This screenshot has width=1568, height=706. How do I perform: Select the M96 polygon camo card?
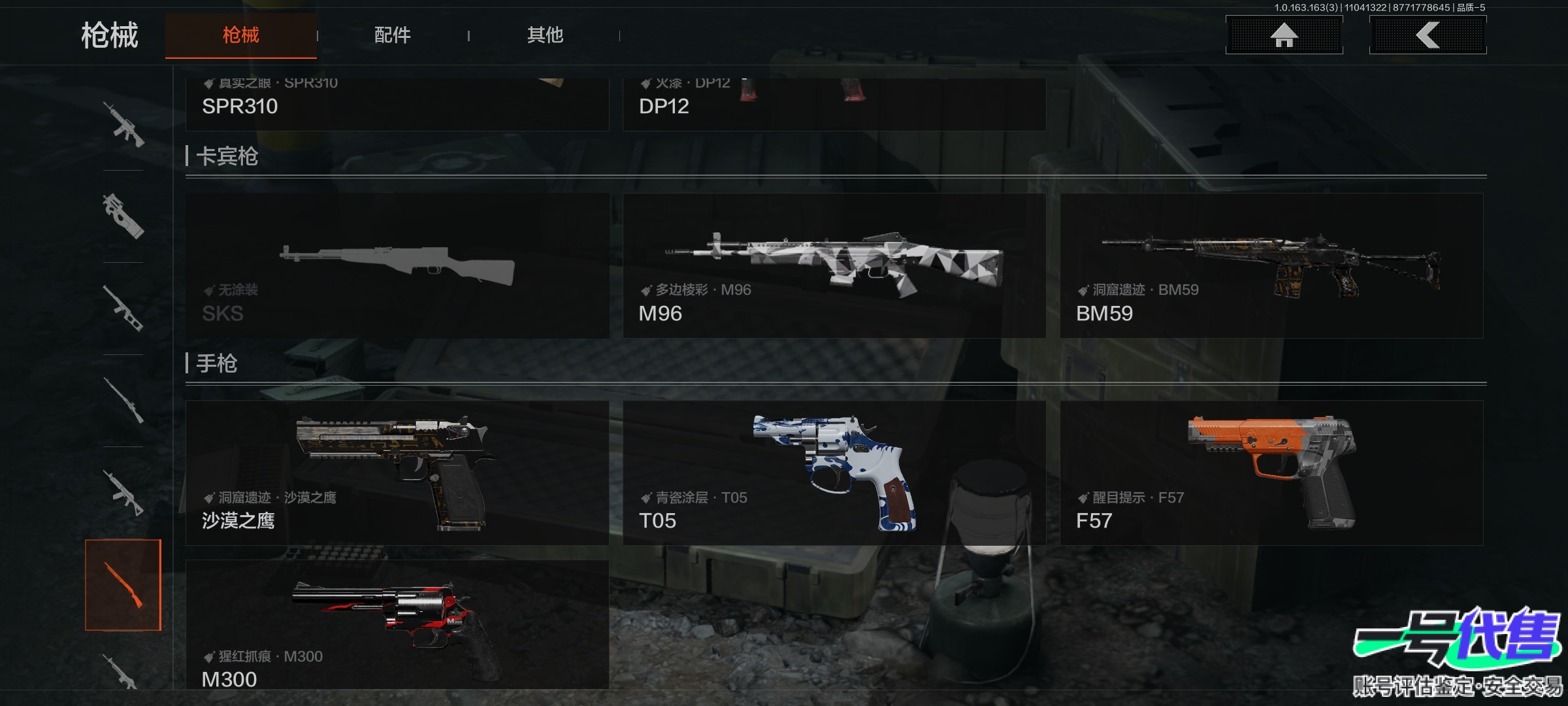(x=834, y=265)
